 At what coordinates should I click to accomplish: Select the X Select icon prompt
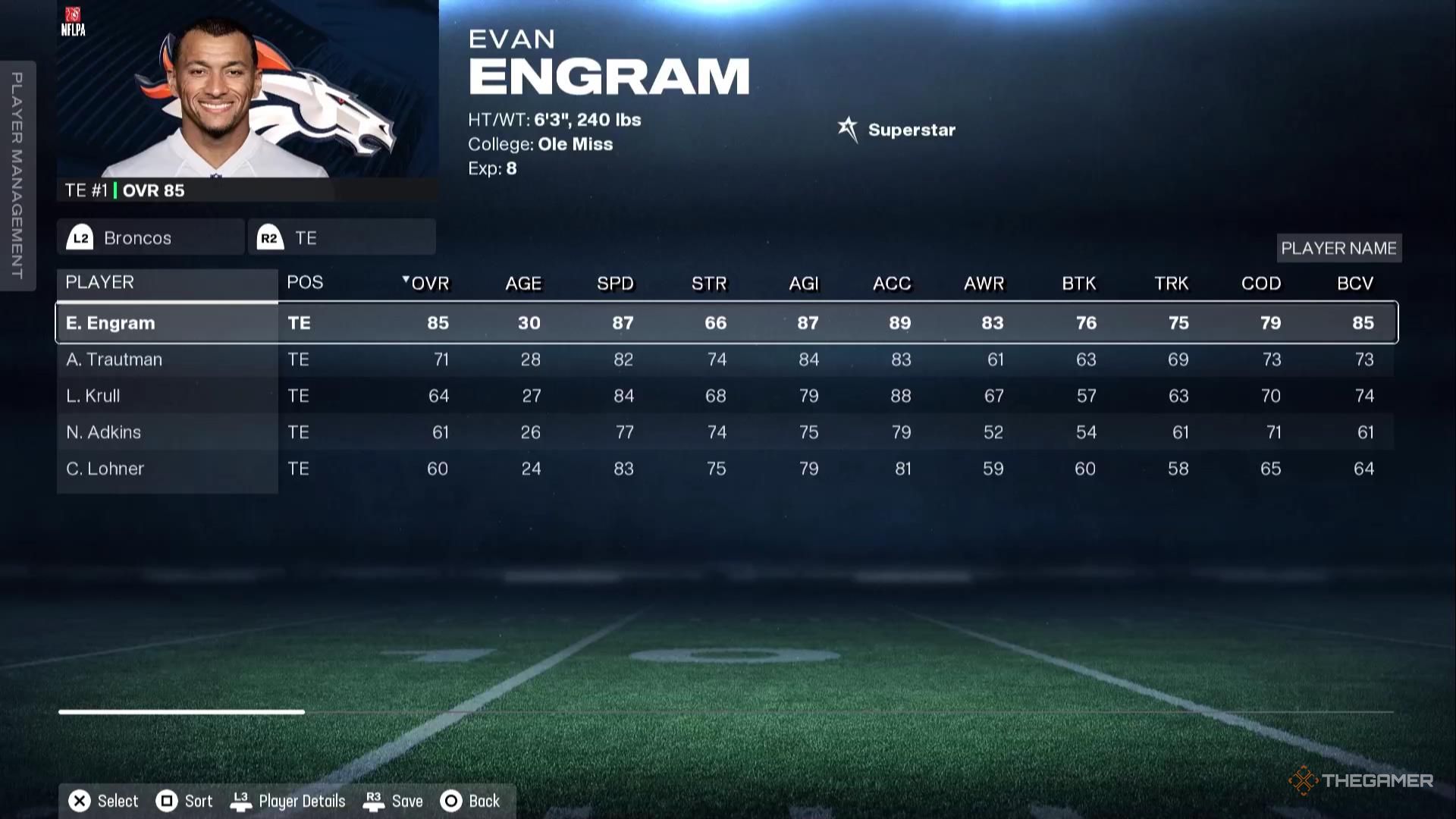pos(78,800)
